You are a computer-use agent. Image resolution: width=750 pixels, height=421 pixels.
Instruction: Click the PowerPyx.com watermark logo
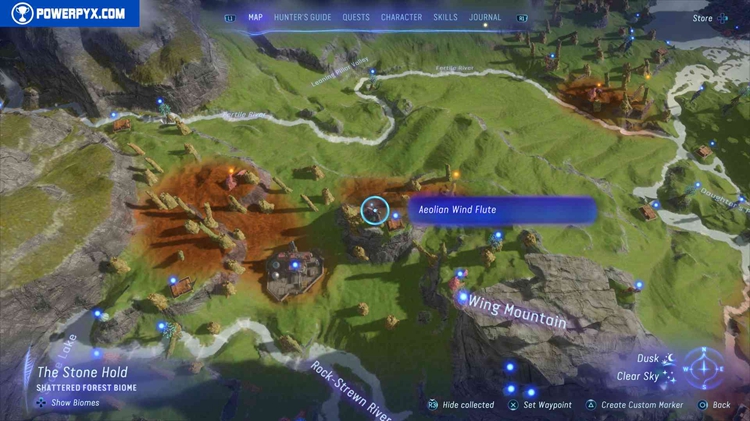(69, 13)
